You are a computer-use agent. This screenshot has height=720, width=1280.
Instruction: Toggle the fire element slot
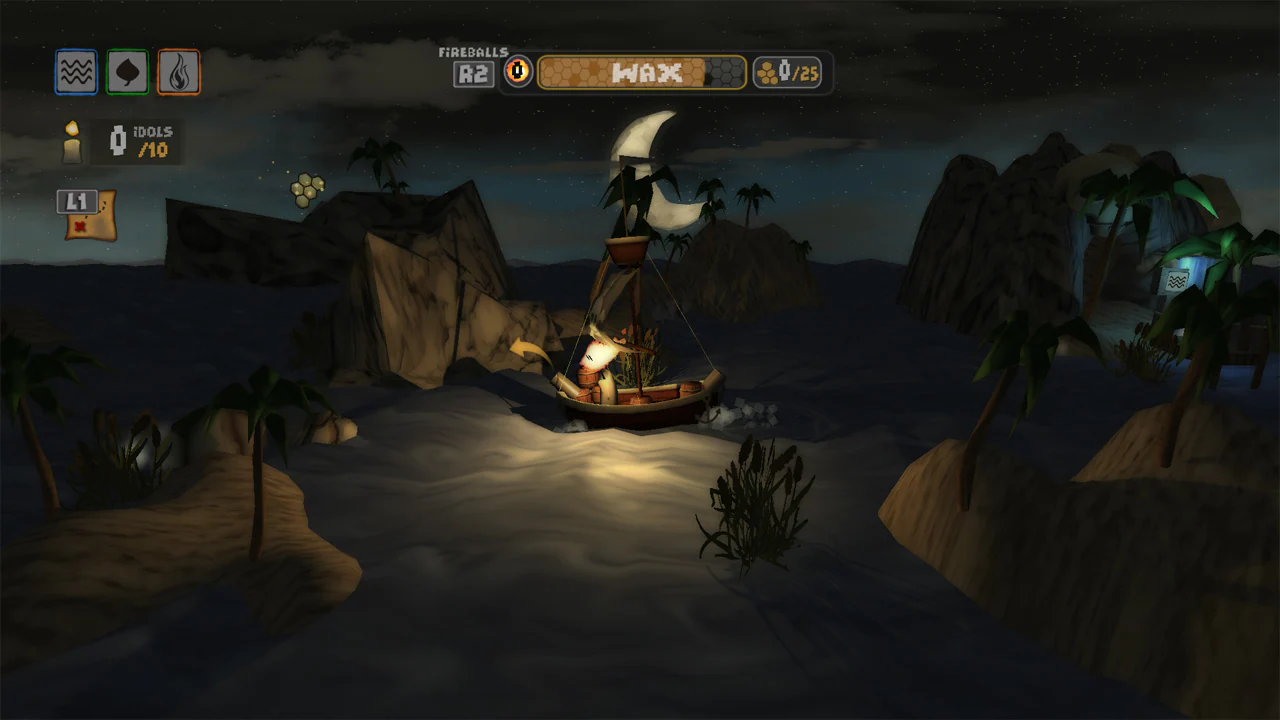[178, 71]
